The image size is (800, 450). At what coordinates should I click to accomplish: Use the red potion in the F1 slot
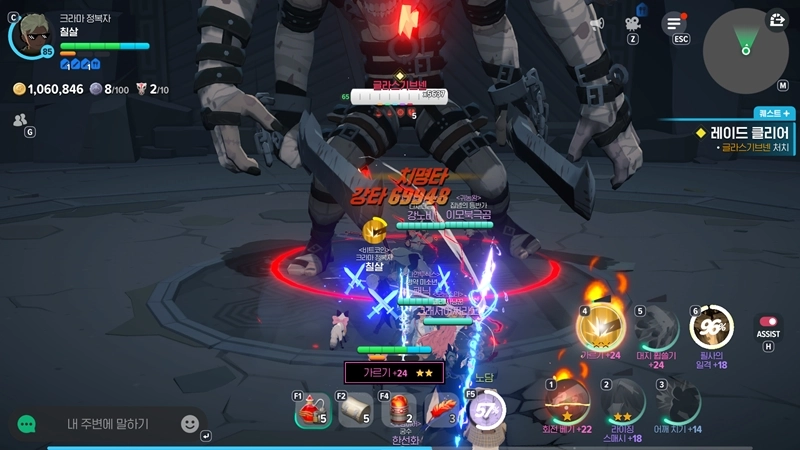point(313,410)
